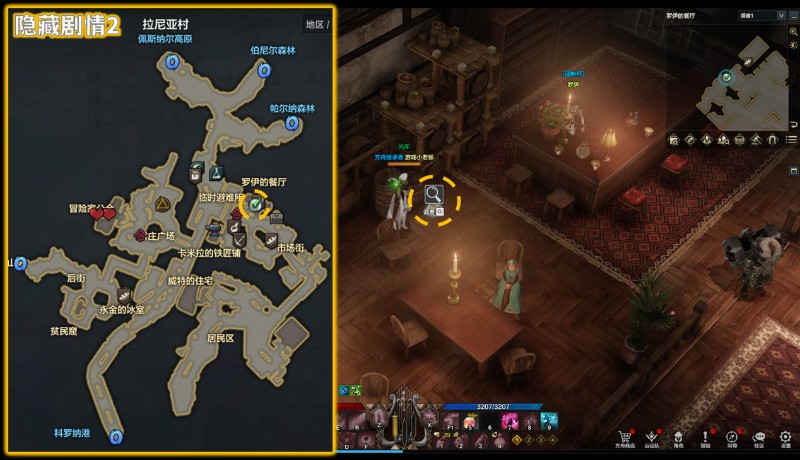Use the cyan figure skill in slot 9
Image resolution: width=800 pixels, height=460 pixels.
click(548, 420)
